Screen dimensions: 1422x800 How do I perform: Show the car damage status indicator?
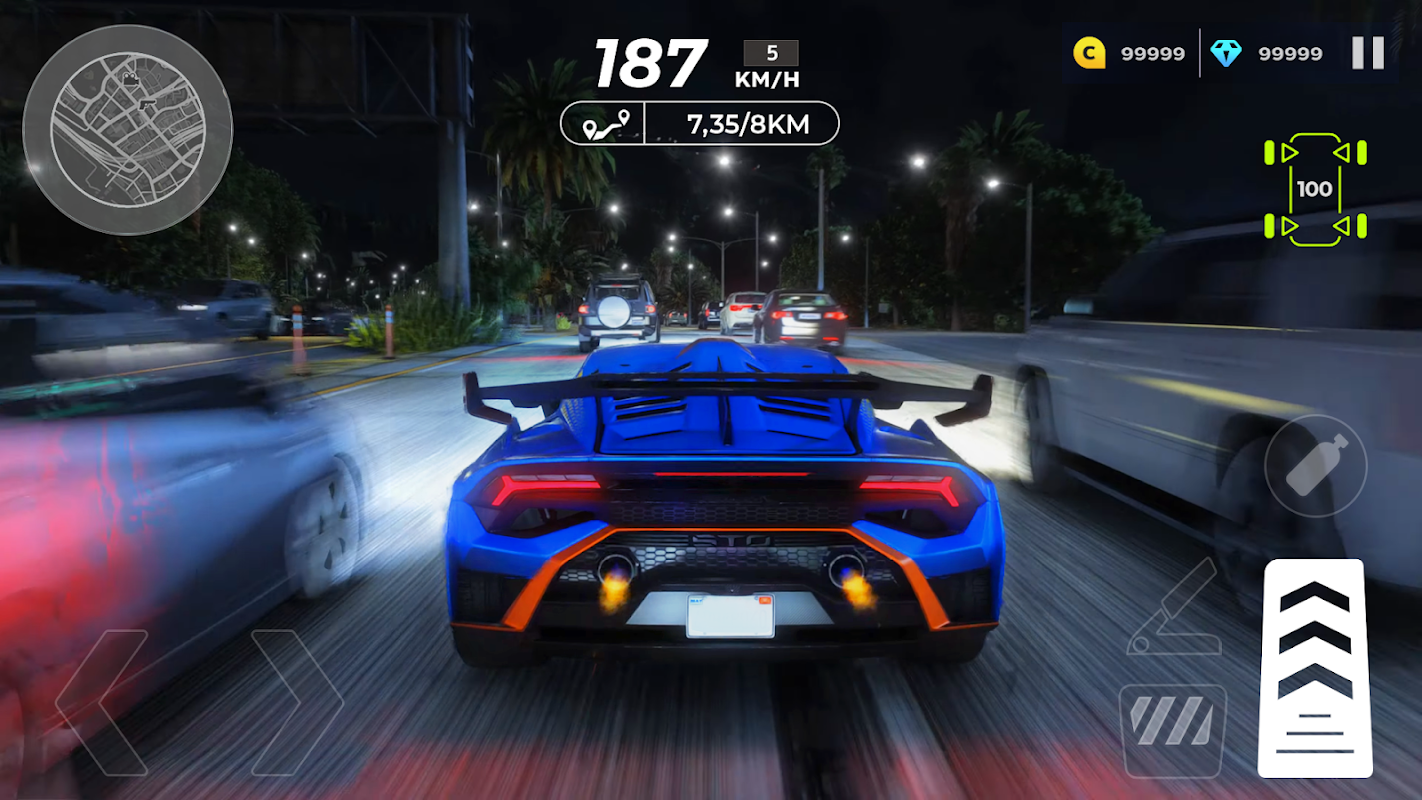tap(1314, 189)
